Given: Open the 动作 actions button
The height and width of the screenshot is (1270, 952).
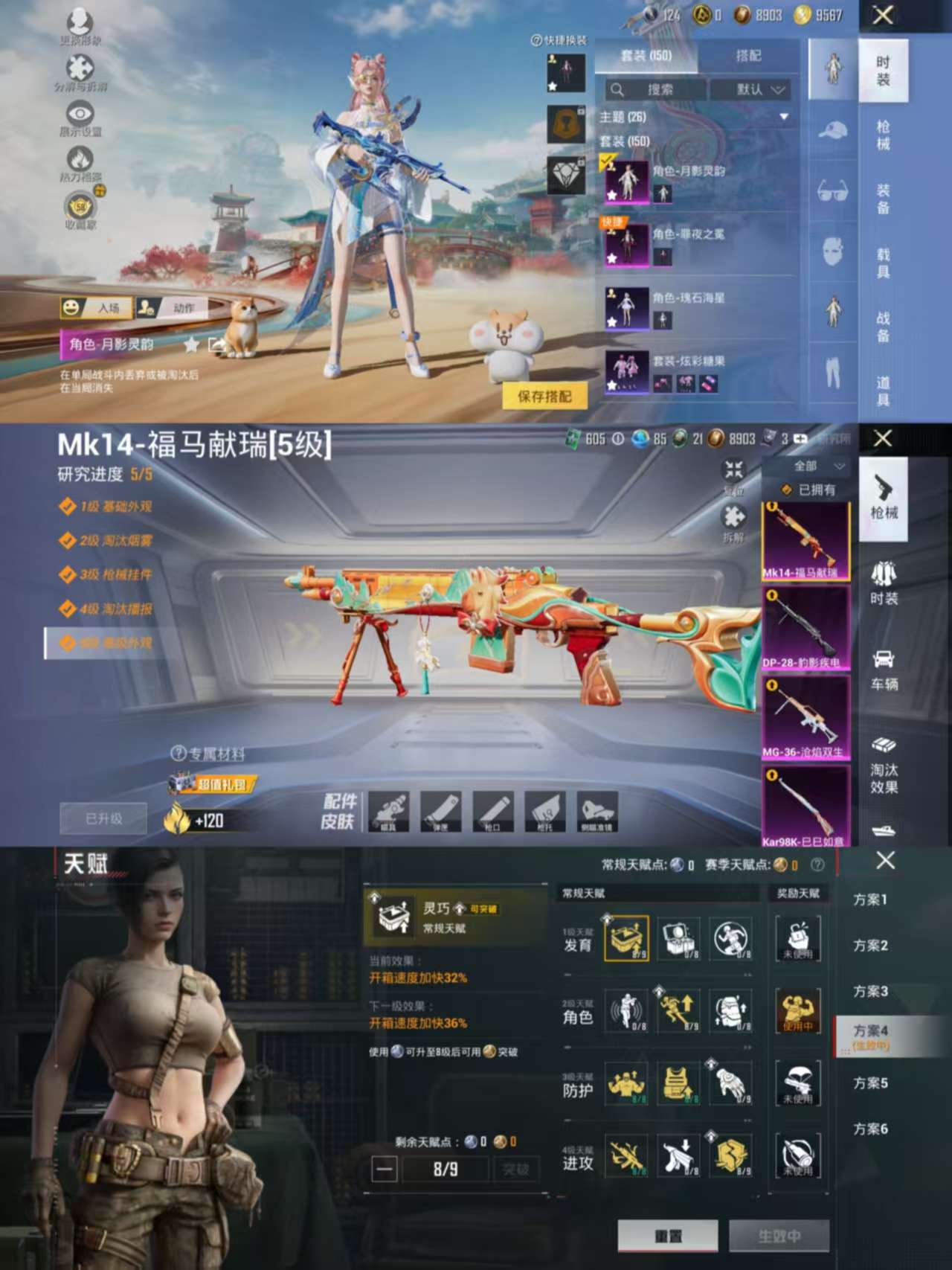Looking at the screenshot, I should click(x=173, y=308).
